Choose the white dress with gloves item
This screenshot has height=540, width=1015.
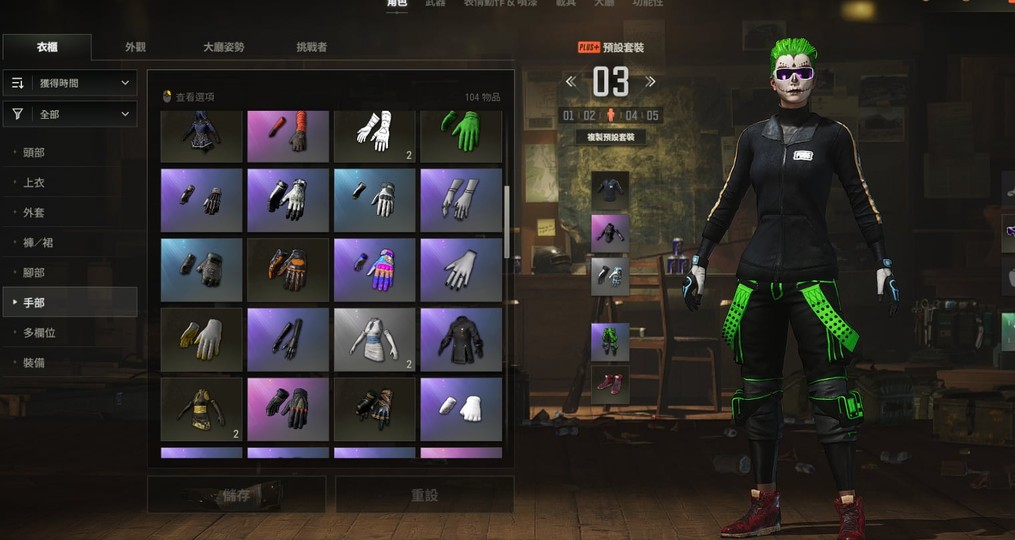click(x=374, y=340)
